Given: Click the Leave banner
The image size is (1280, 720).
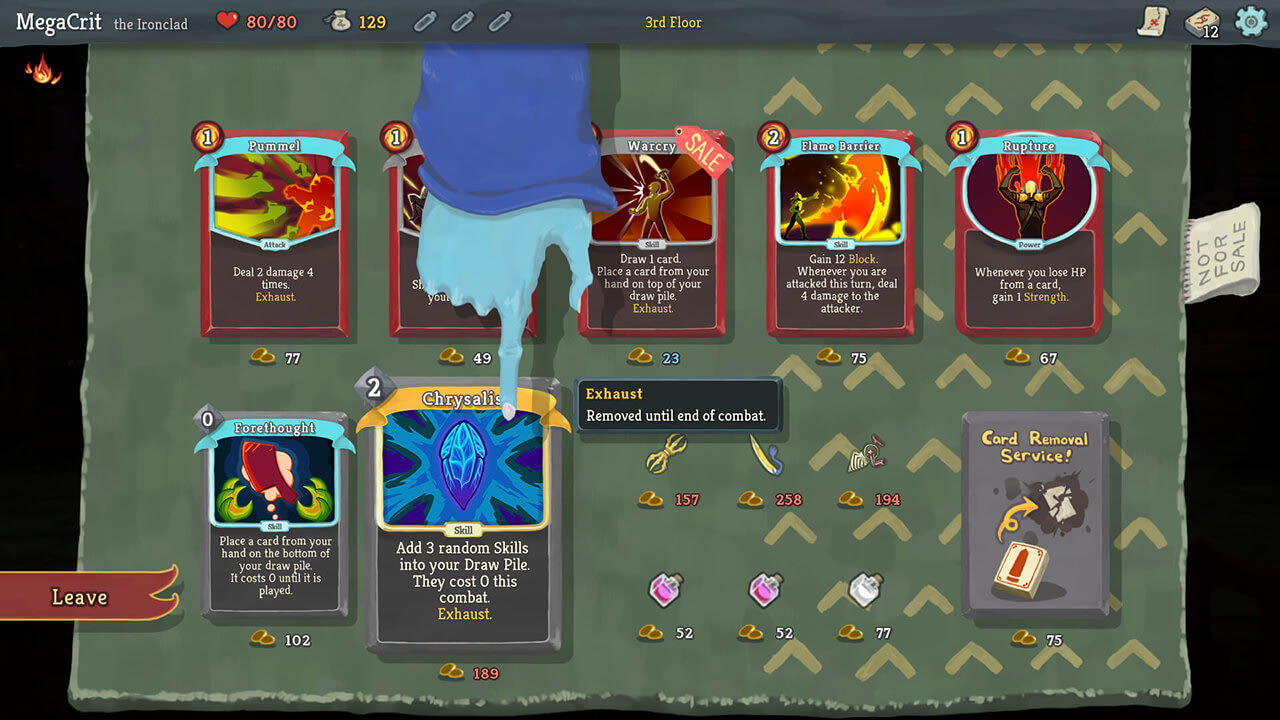Looking at the screenshot, I should click(78, 597).
